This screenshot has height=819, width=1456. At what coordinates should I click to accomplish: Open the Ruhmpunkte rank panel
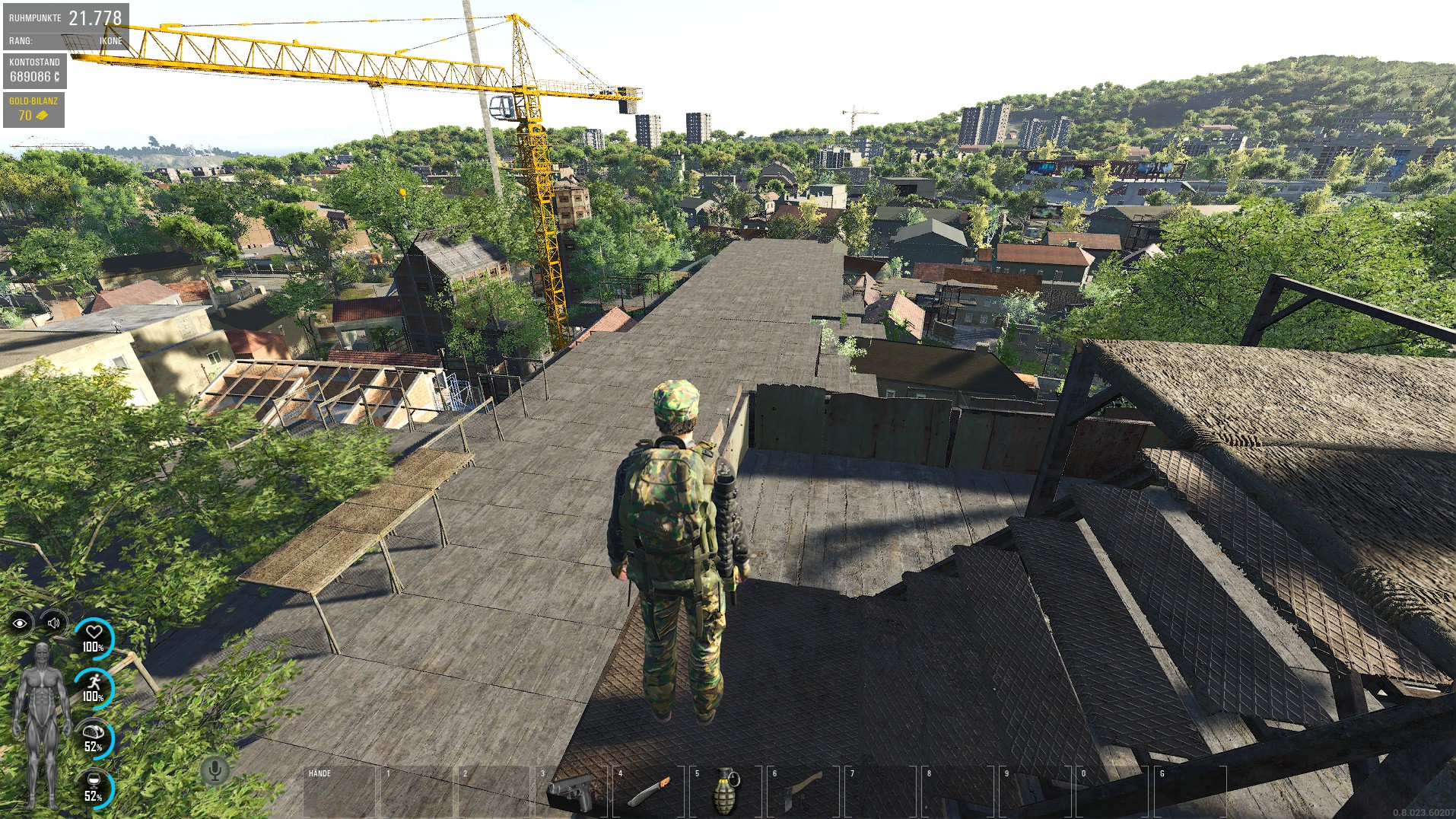(x=65, y=27)
